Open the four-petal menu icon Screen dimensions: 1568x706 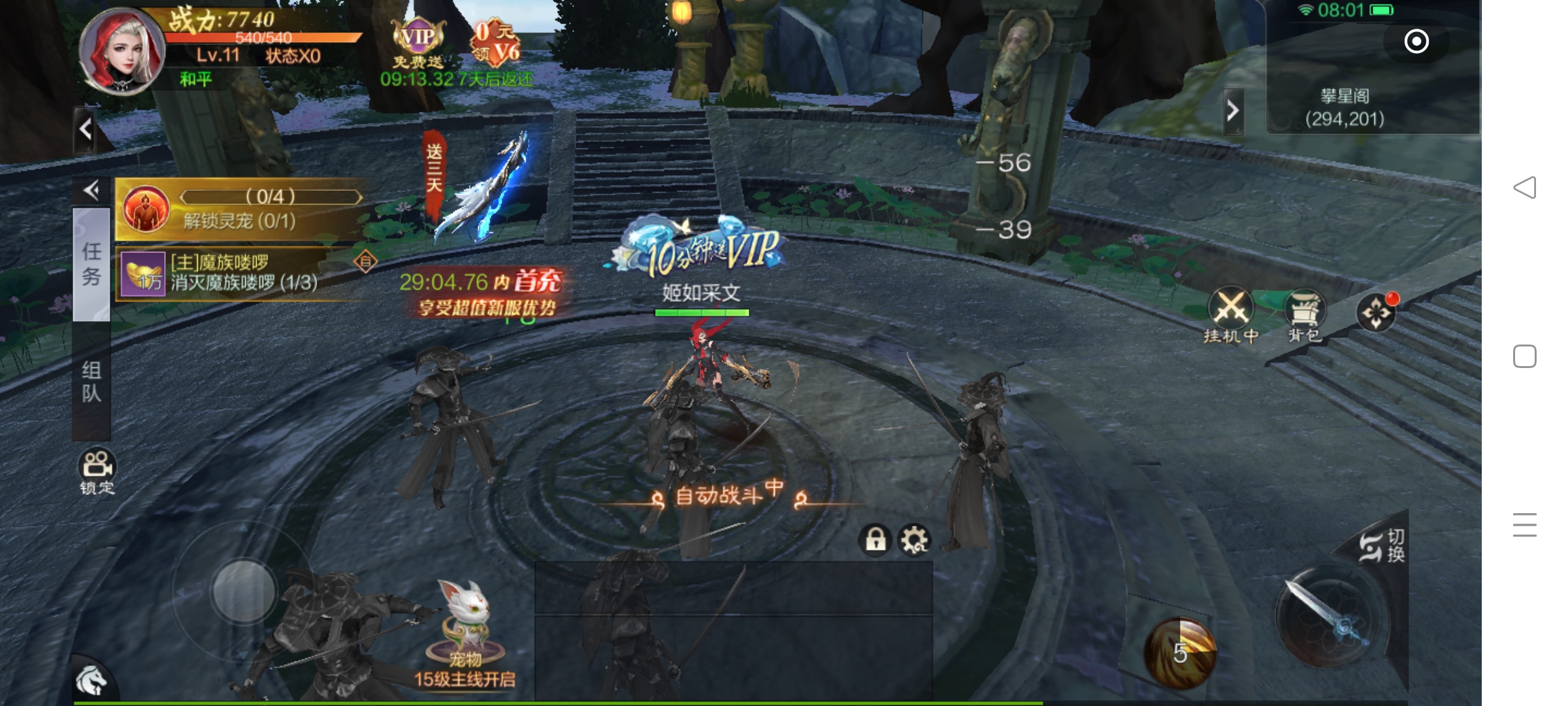point(1376,312)
